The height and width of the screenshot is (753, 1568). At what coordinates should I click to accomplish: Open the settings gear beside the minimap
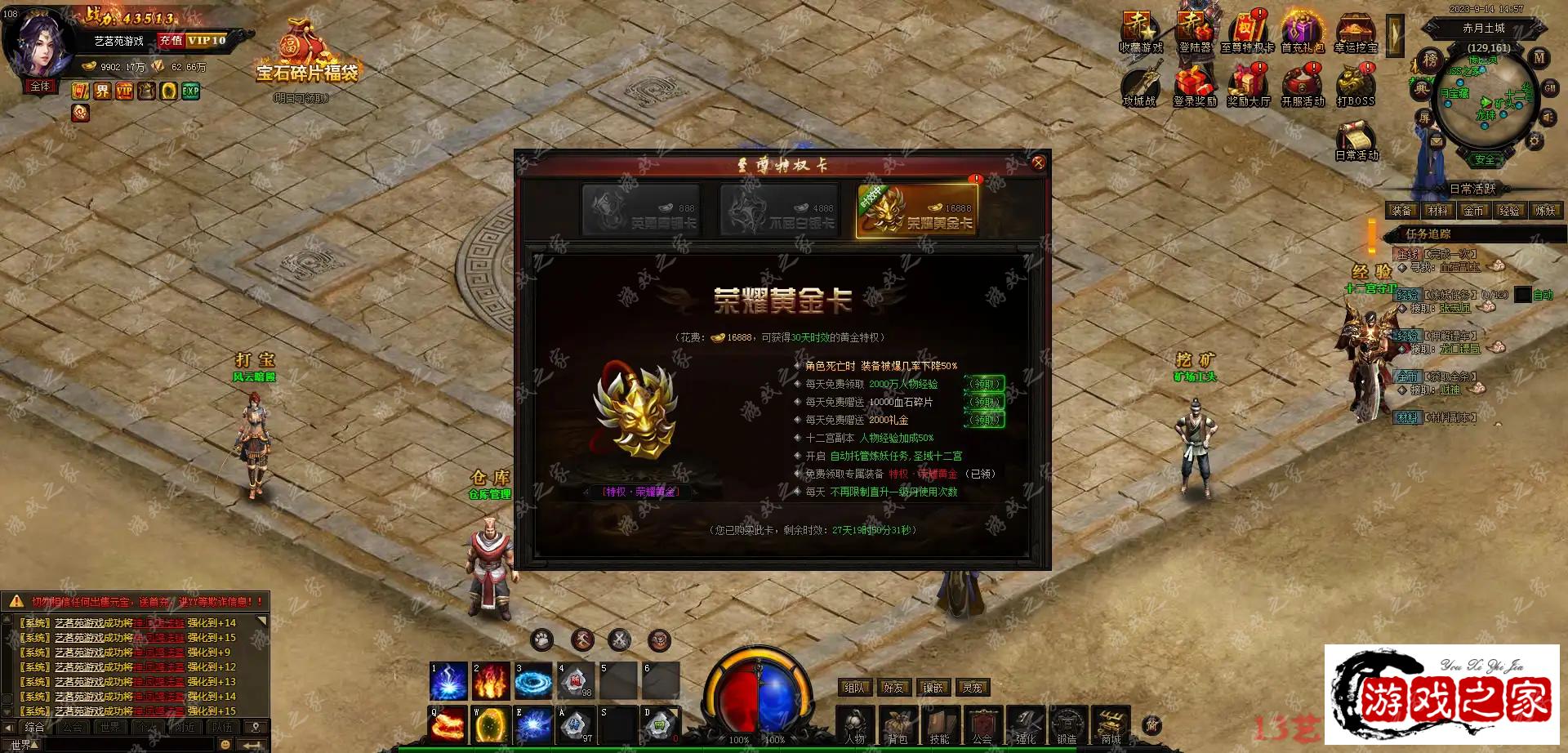click(x=1535, y=141)
